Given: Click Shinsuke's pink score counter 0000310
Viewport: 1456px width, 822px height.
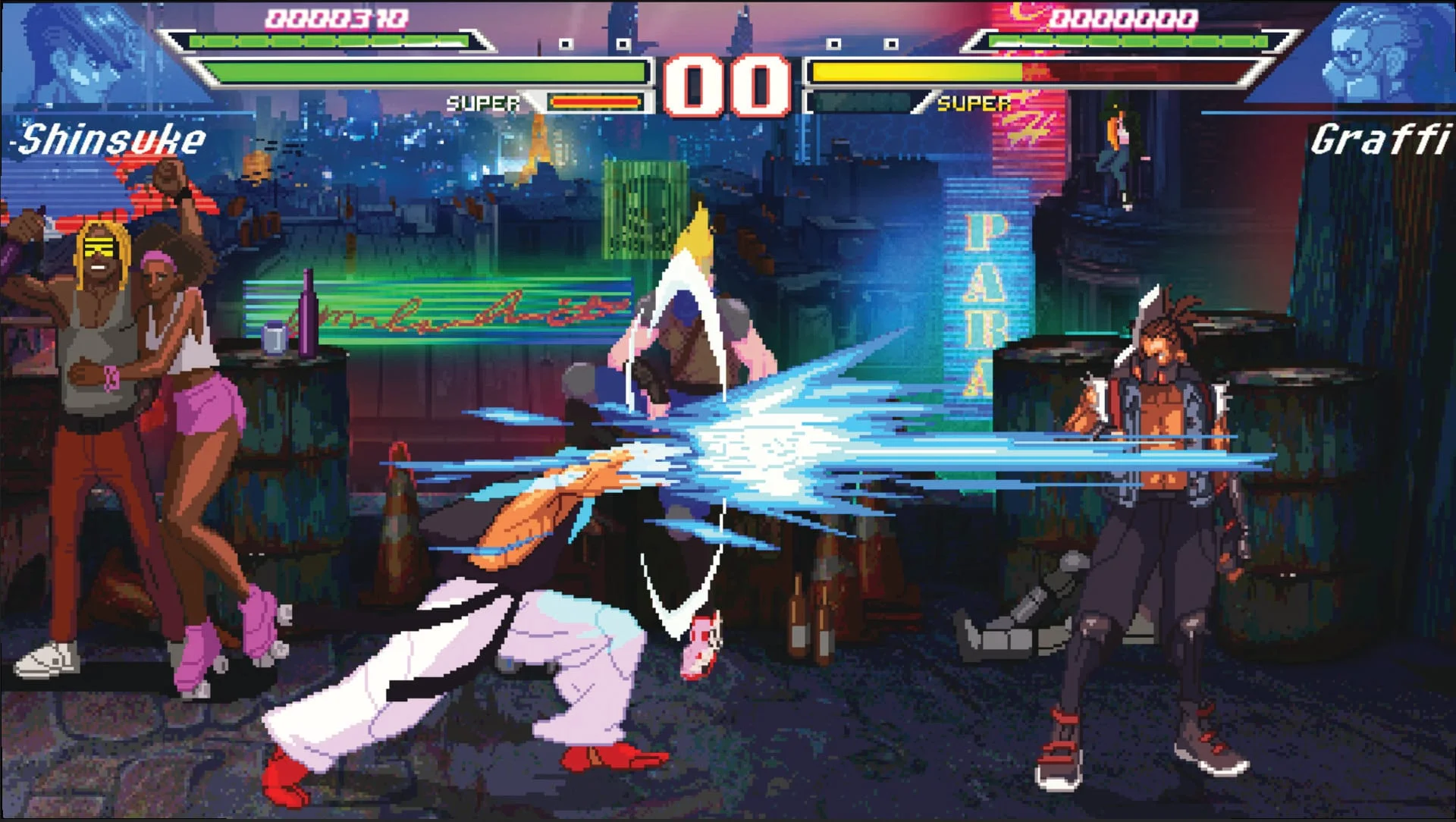Looking at the screenshot, I should point(336,15).
